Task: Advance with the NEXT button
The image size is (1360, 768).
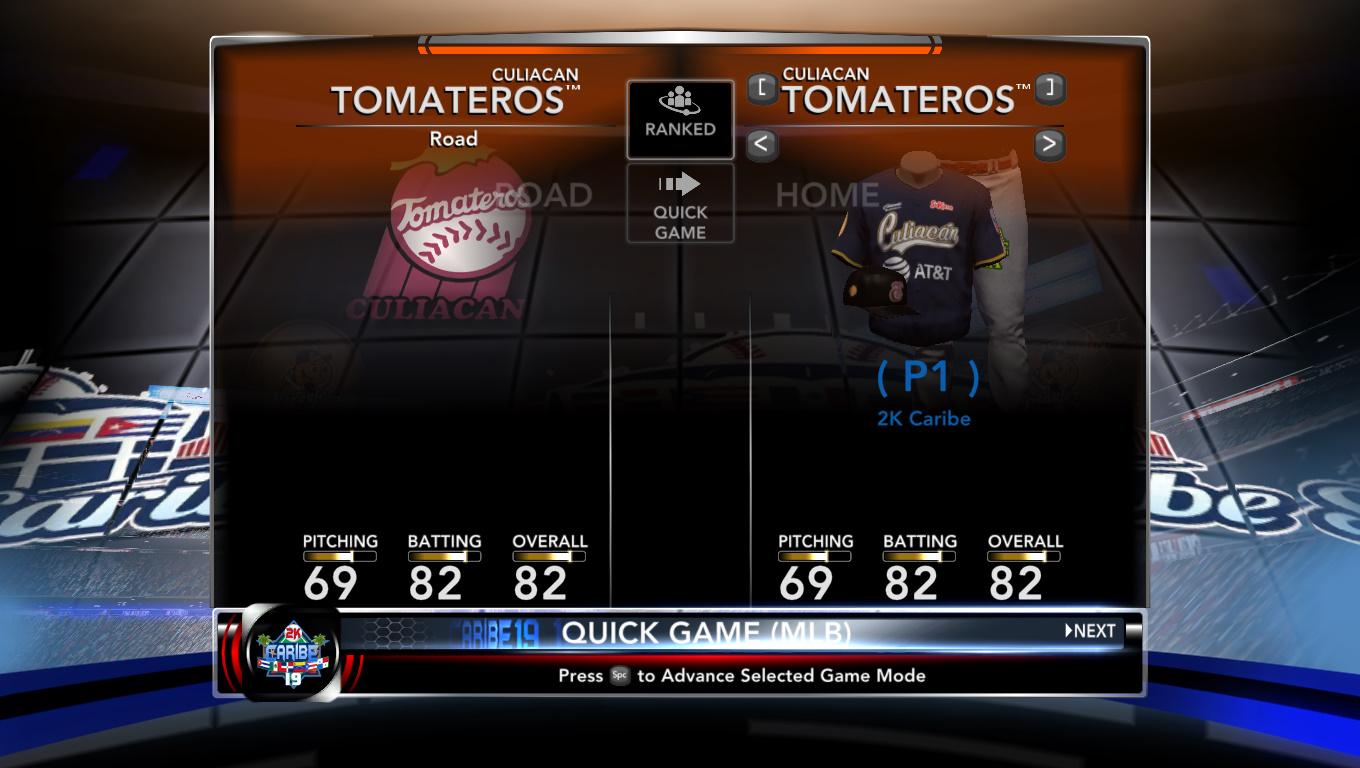Action: point(1090,631)
